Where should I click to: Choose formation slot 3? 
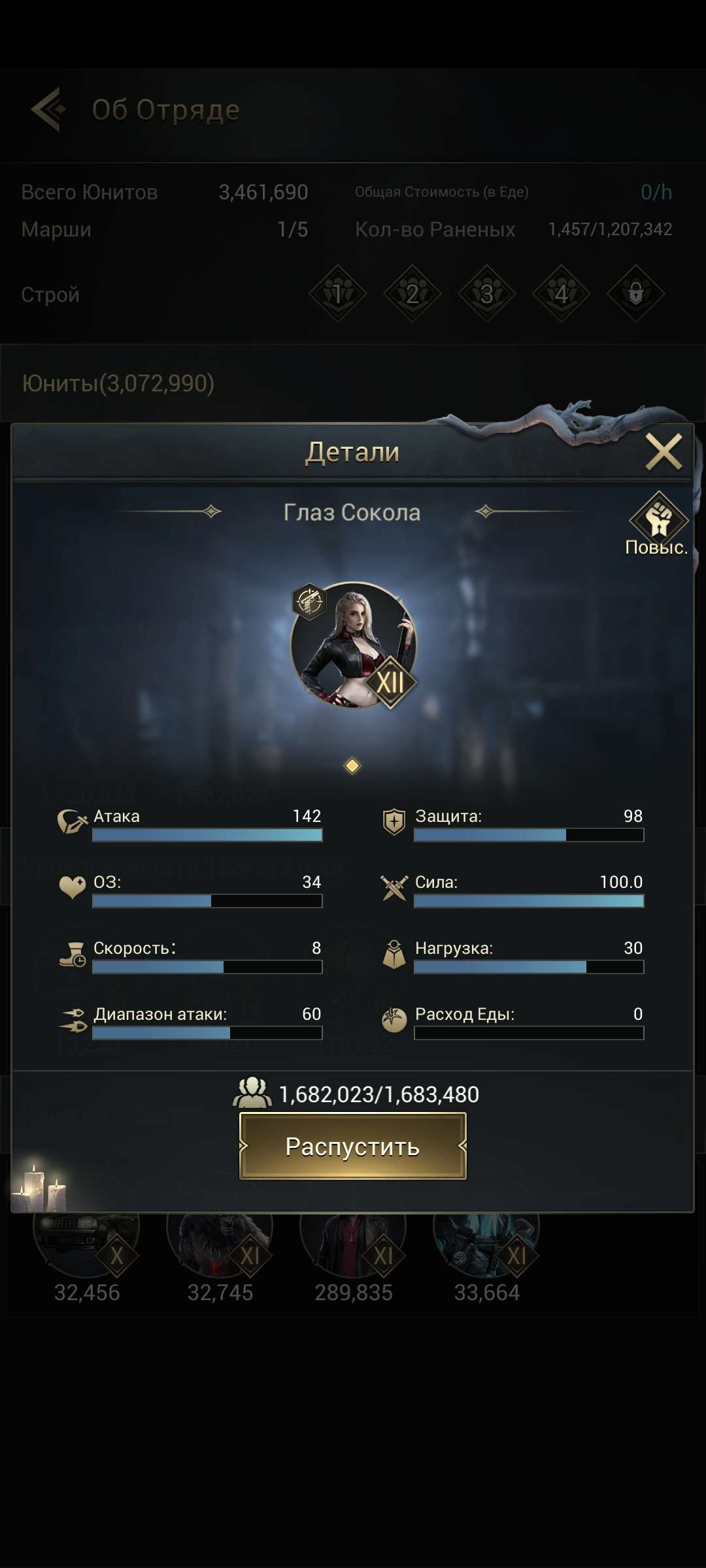(x=486, y=293)
